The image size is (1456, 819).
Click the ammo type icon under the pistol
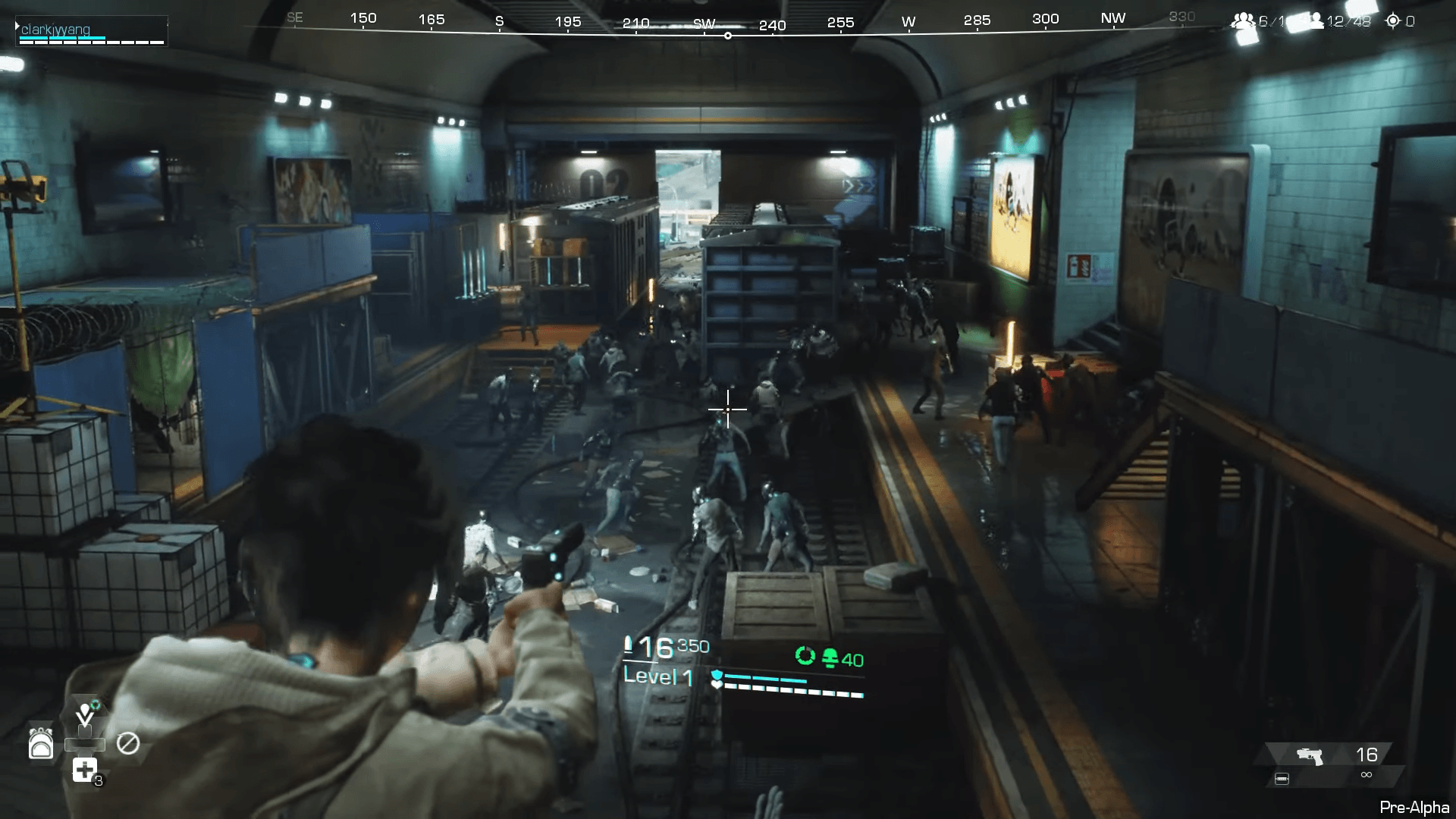point(1282,779)
